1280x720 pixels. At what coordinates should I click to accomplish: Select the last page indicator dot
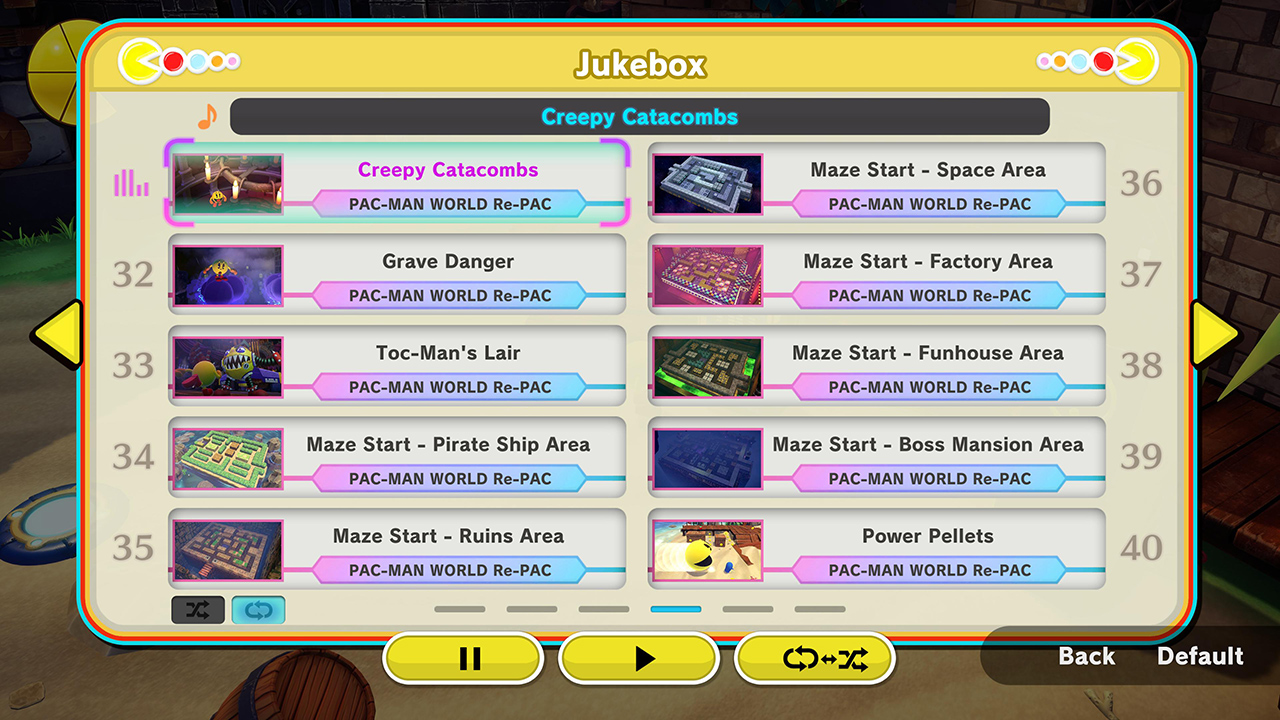pyautogui.click(x=820, y=609)
